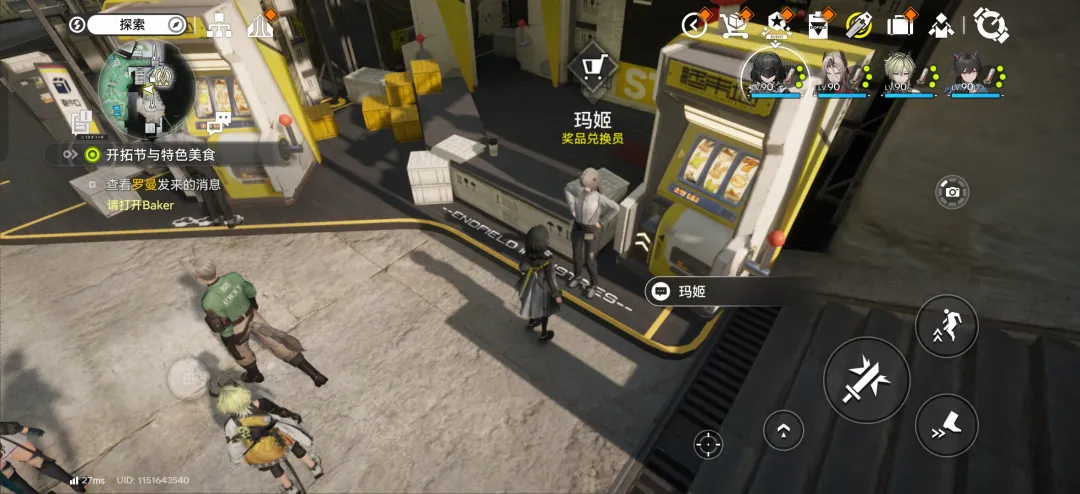This screenshot has width=1080, height=494.
Task: Tap the boot dash button
Action: coord(946,425)
